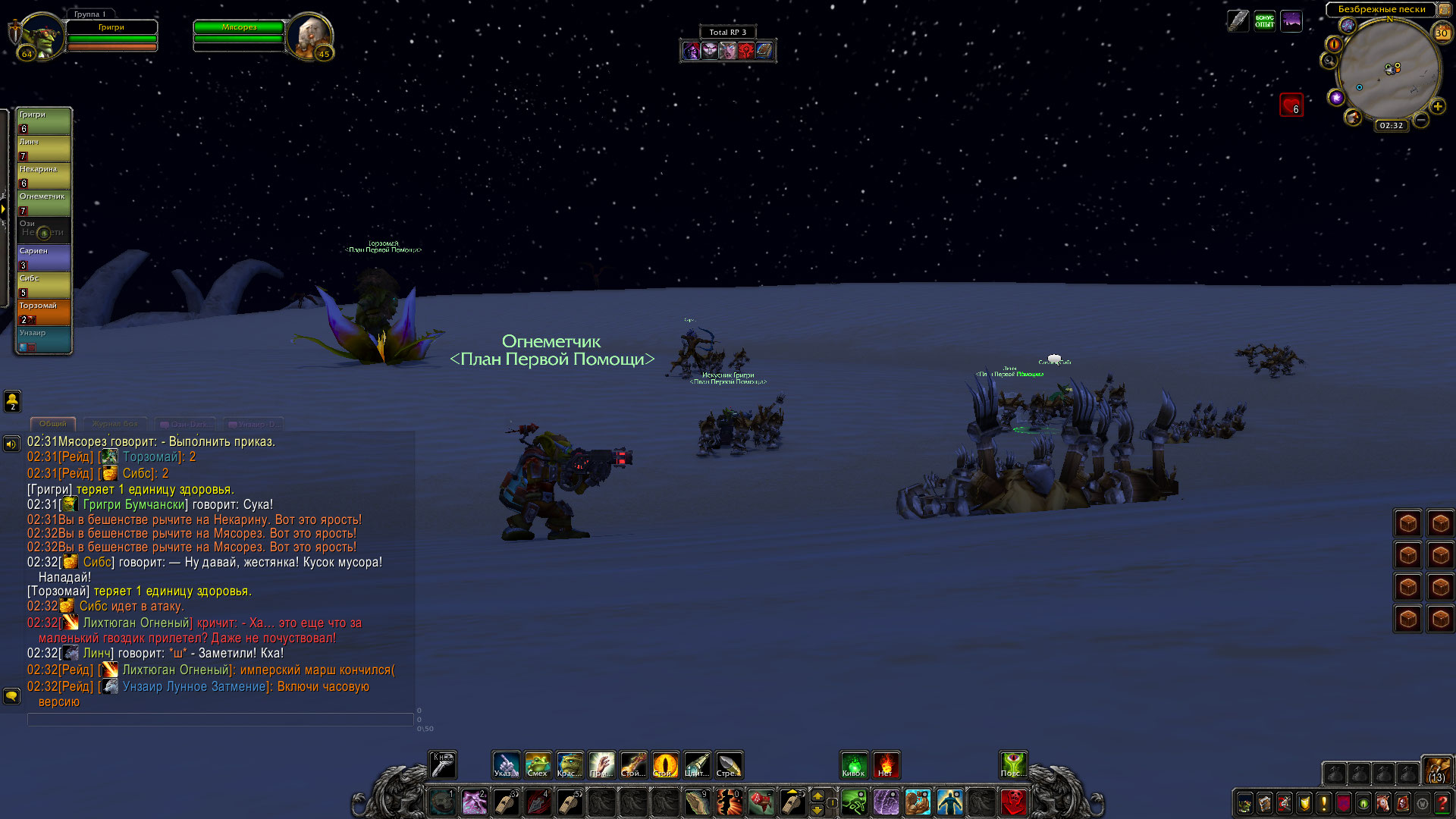The width and height of the screenshot is (1456, 819).
Task: Click the Мясорез target portrait
Action: pos(309,35)
